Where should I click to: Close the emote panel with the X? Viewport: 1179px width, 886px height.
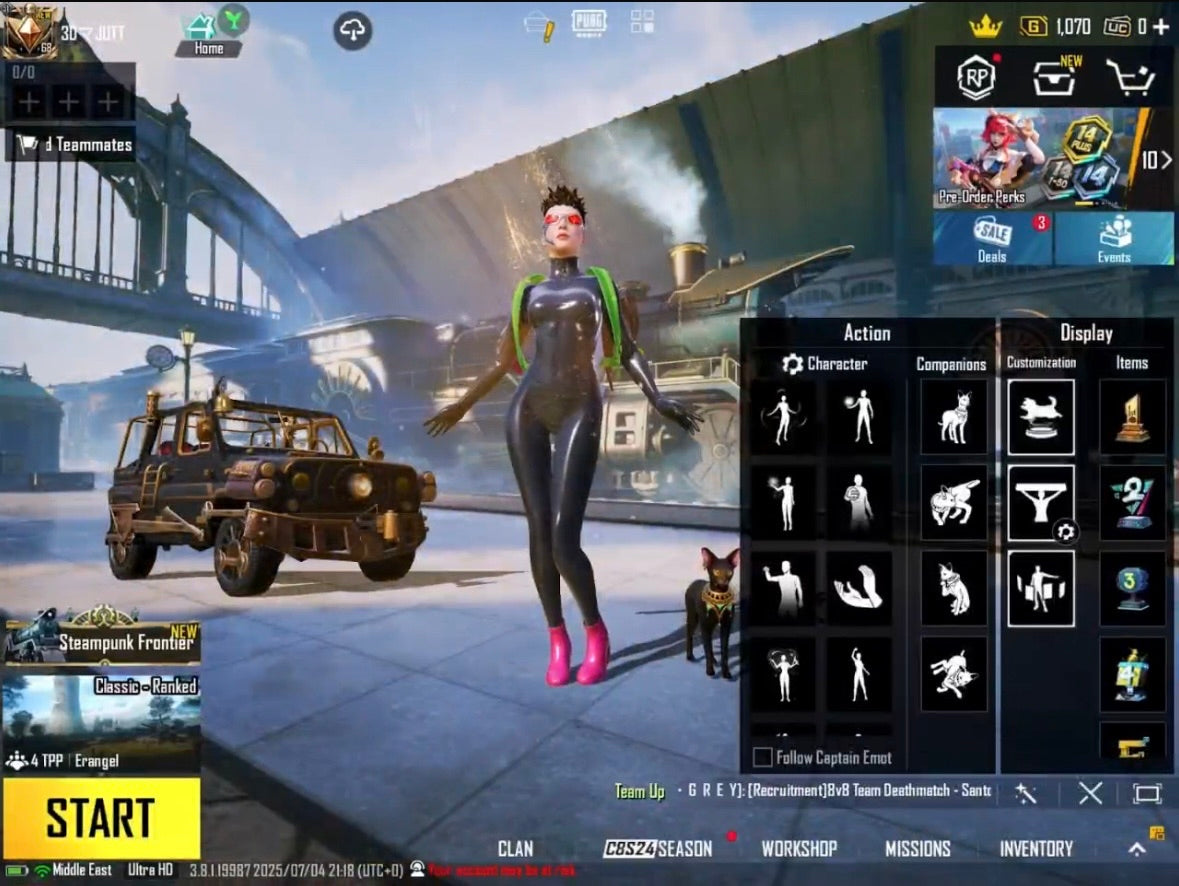click(1090, 794)
